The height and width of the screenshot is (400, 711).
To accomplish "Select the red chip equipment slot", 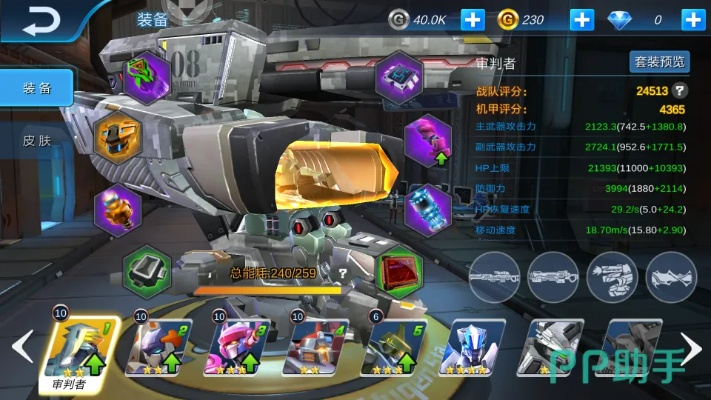I will pyautogui.click(x=402, y=271).
